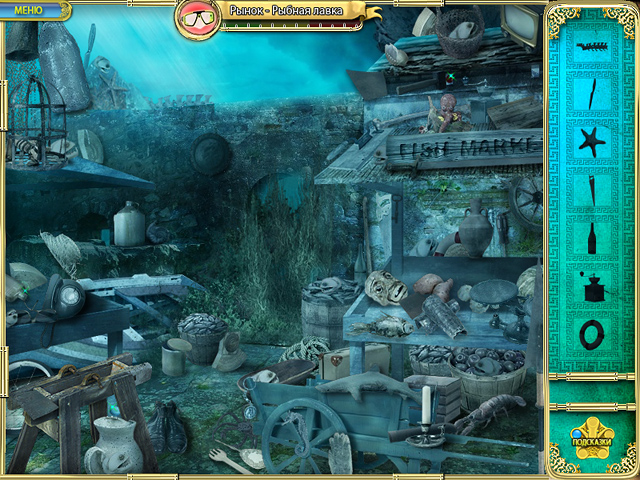Select the coffee grinder silhouette slot
Viewport: 640px width, 480px height.
click(x=593, y=287)
